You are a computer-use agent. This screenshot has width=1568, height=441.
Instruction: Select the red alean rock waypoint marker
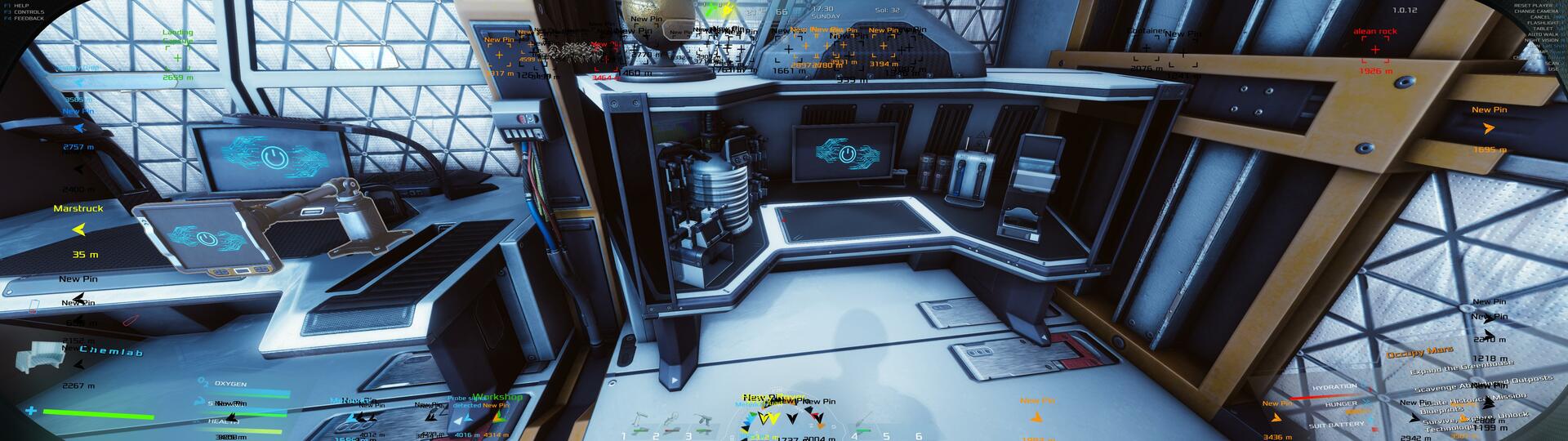[1375, 50]
